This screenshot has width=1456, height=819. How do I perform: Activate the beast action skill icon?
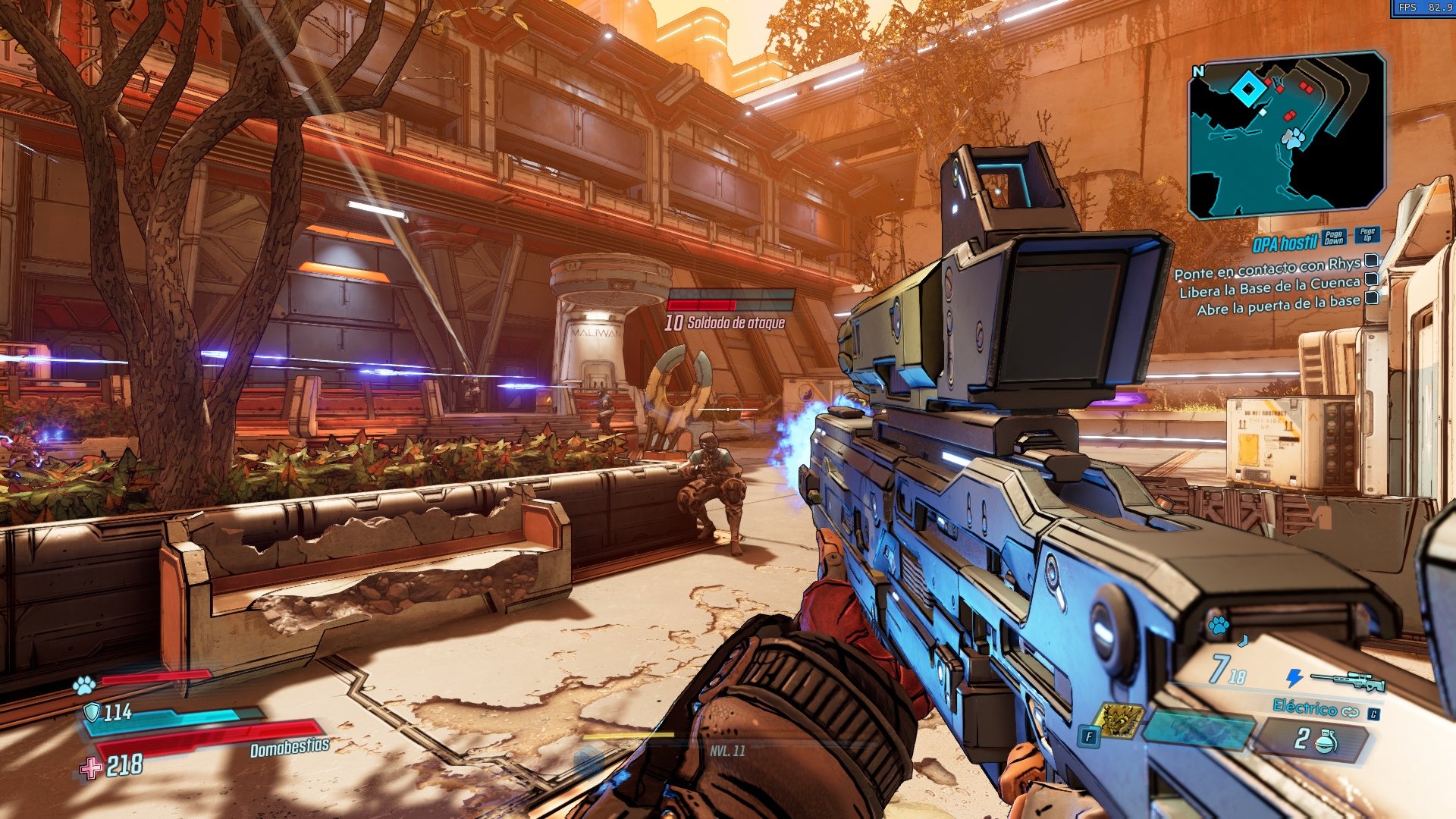[x=1119, y=720]
